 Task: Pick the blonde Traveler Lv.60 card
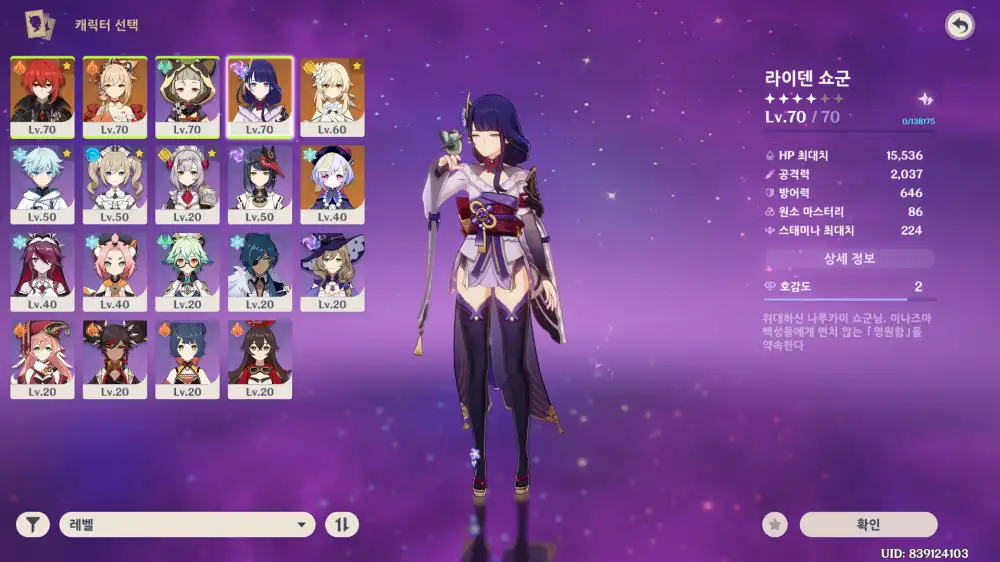[332, 97]
